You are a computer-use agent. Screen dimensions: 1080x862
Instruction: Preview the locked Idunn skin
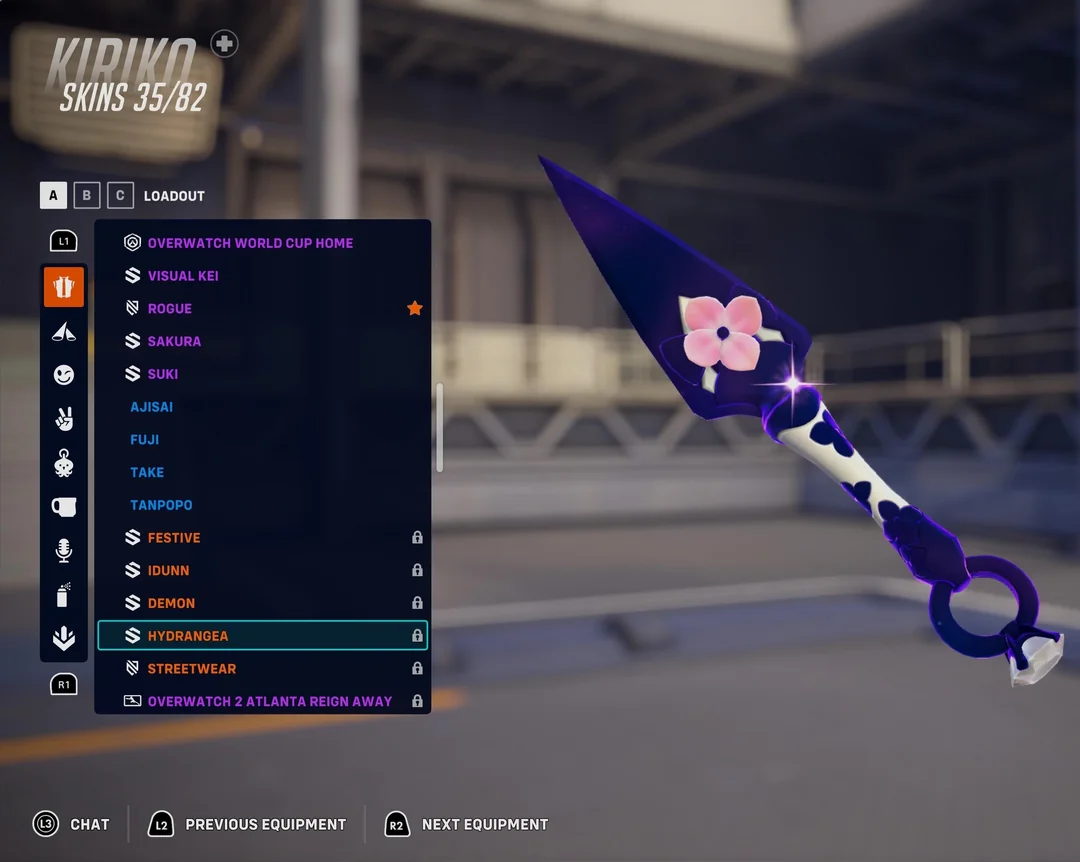point(168,571)
